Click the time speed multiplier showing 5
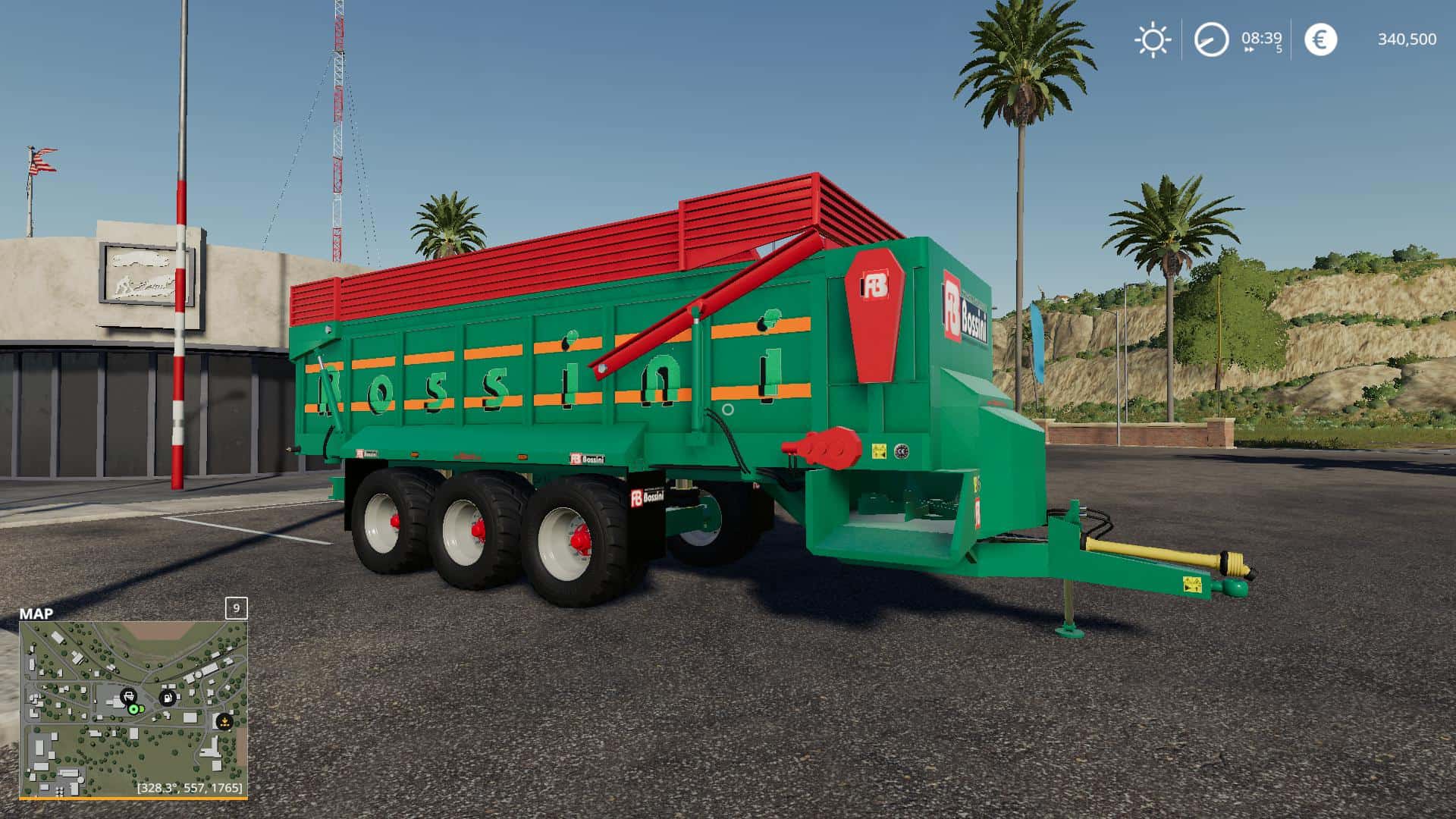Image resolution: width=1456 pixels, height=819 pixels. point(1279,49)
